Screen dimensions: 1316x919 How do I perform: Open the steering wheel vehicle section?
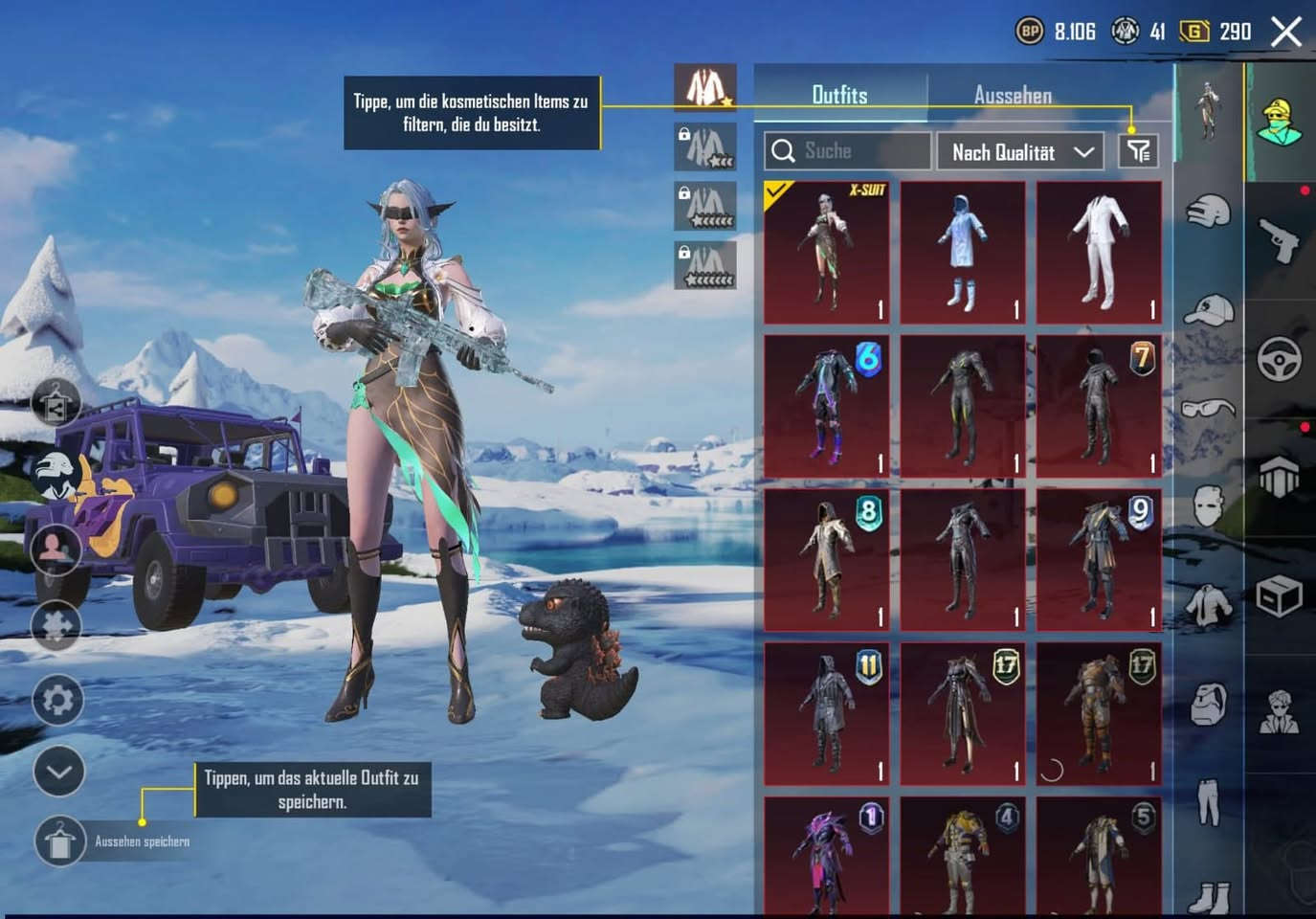tap(1280, 359)
